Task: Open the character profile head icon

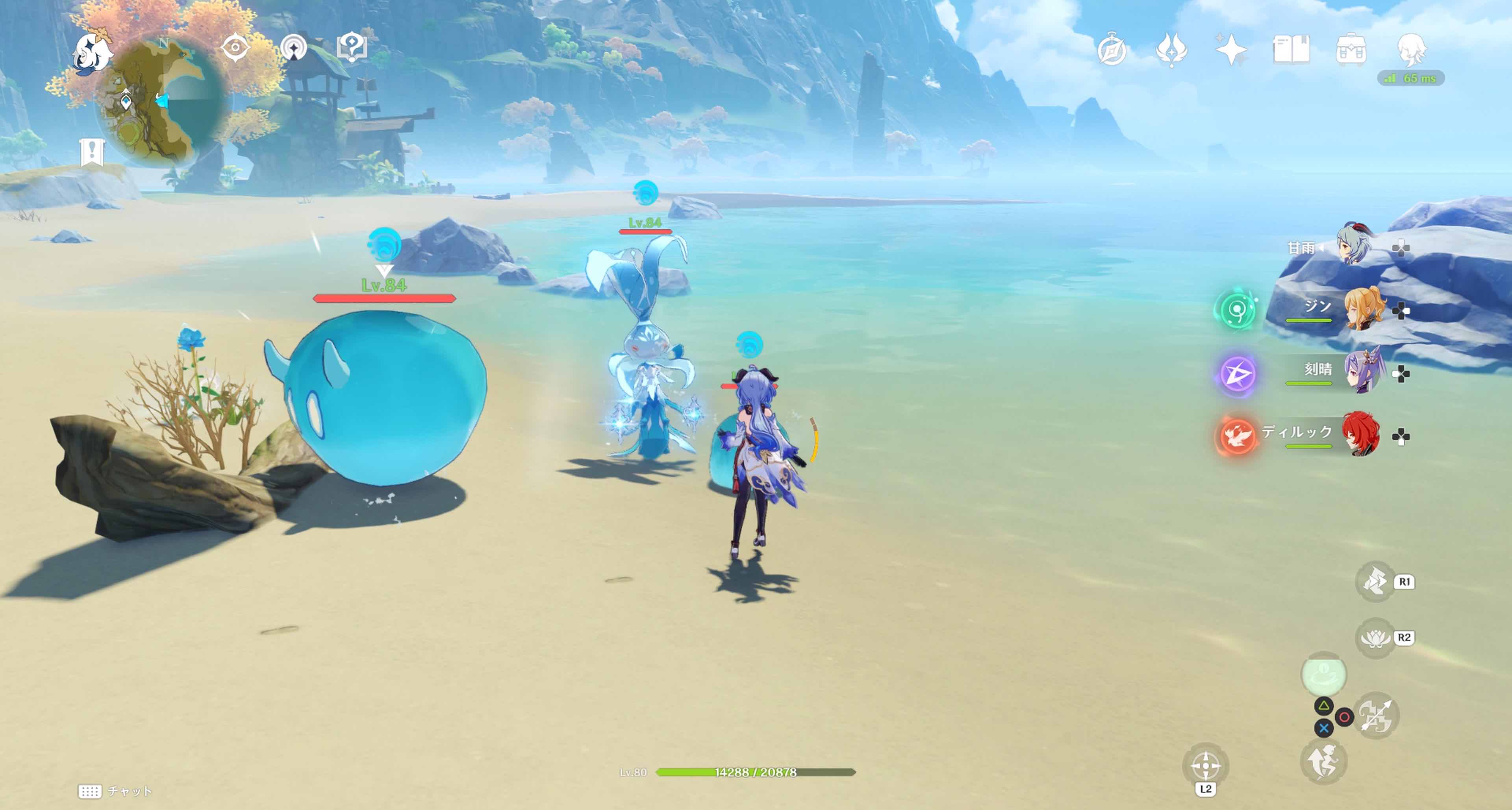Action: pyautogui.click(x=1410, y=50)
